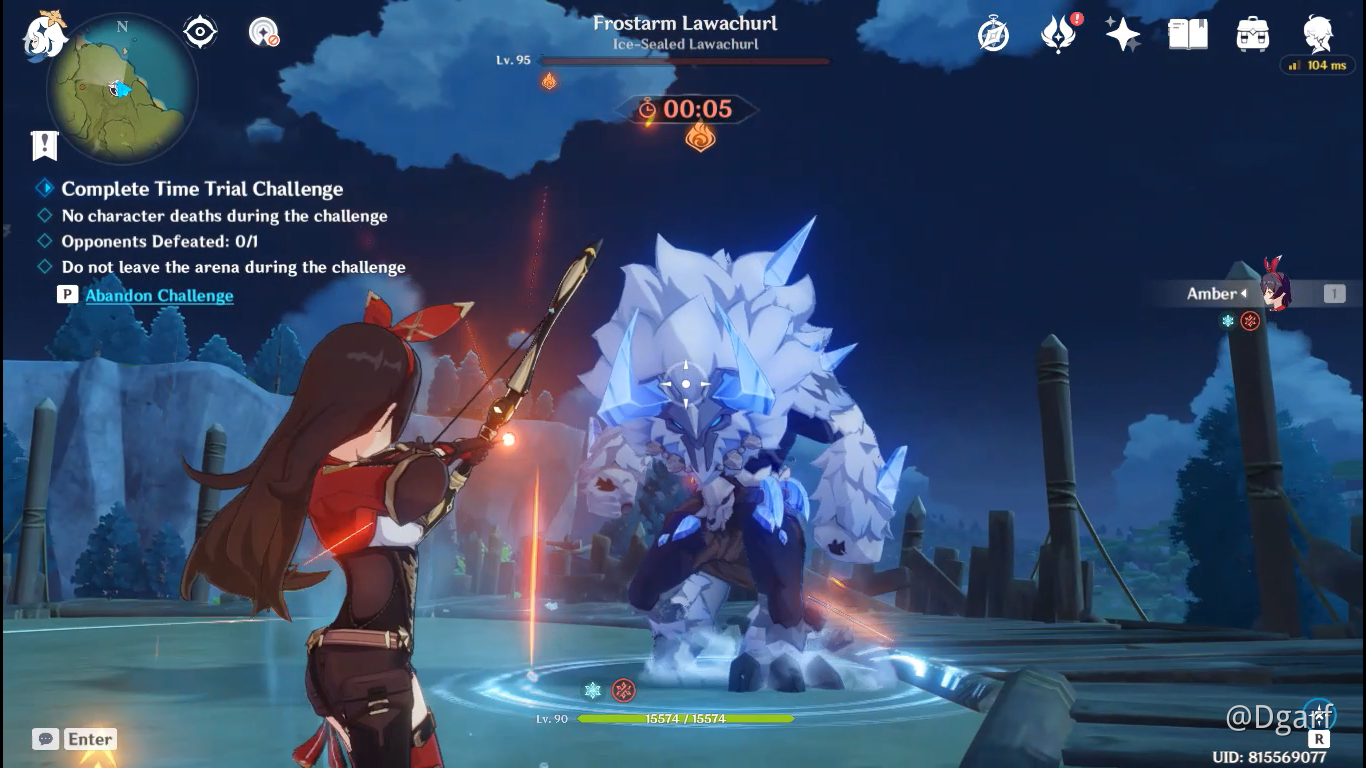Image resolution: width=1366 pixels, height=768 pixels.
Task: Open the Paimon menu
Action: click(42, 37)
